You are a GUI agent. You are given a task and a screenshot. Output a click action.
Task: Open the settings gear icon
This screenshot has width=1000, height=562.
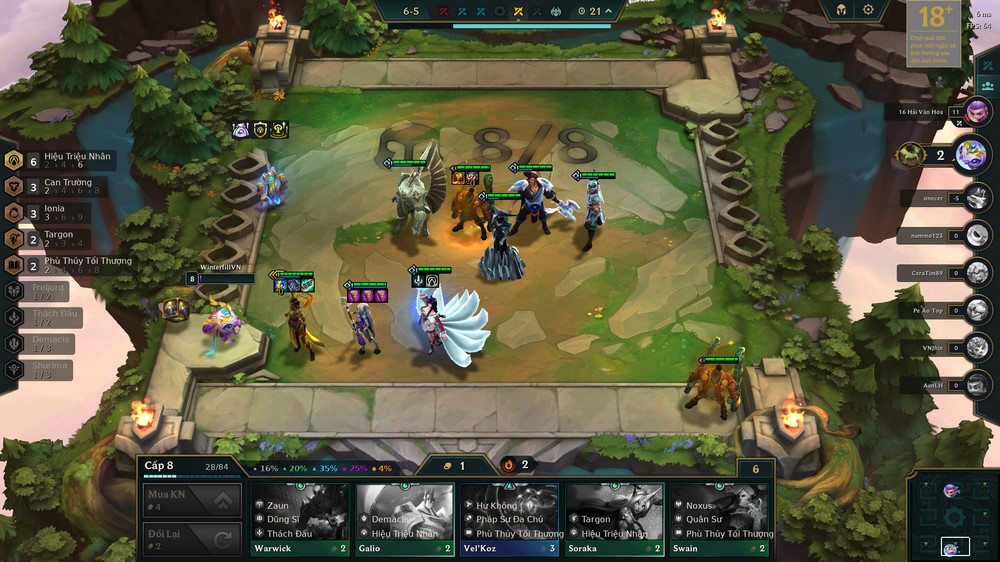coord(868,10)
